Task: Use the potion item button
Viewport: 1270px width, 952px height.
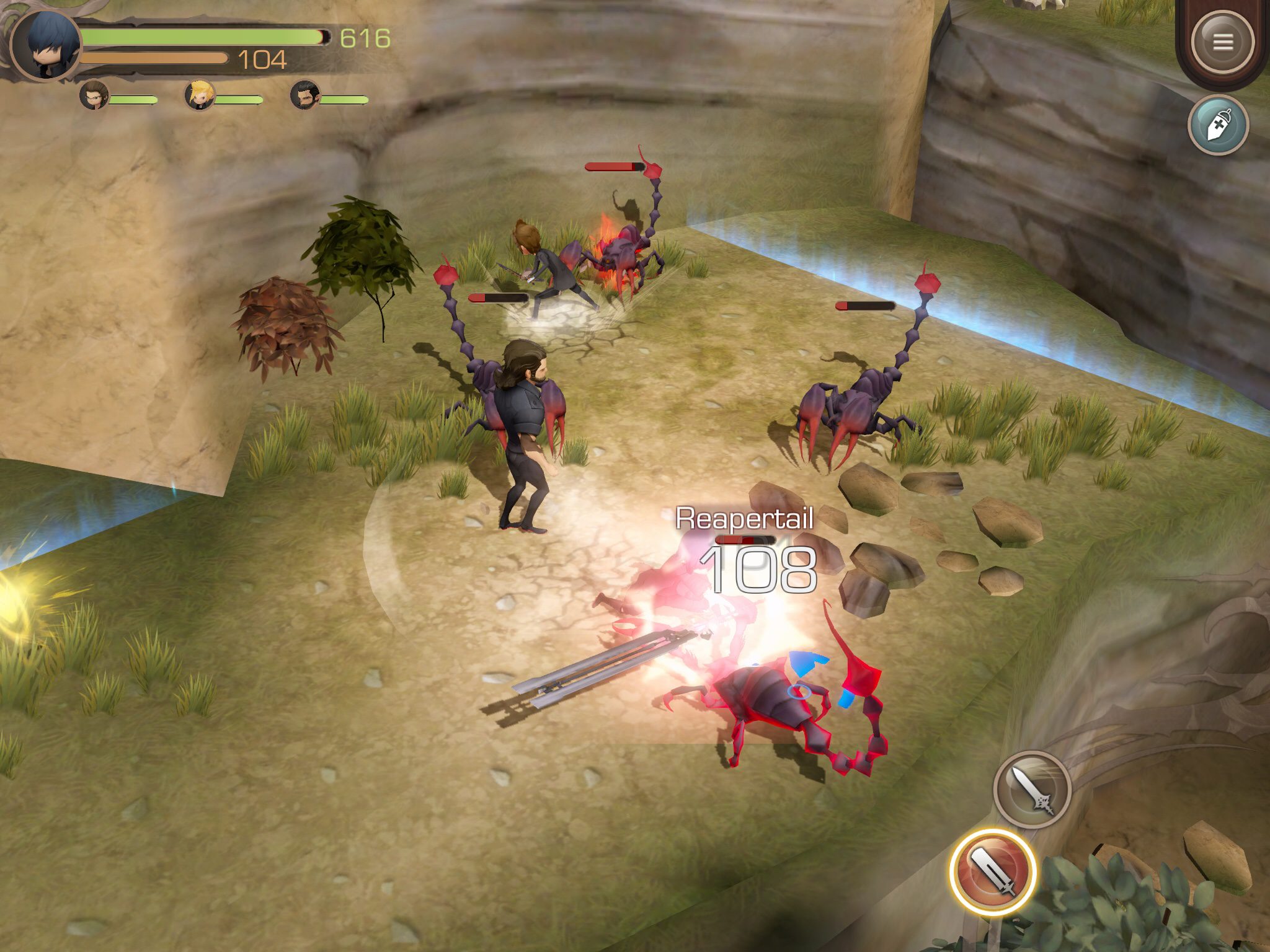Action: point(1218,125)
